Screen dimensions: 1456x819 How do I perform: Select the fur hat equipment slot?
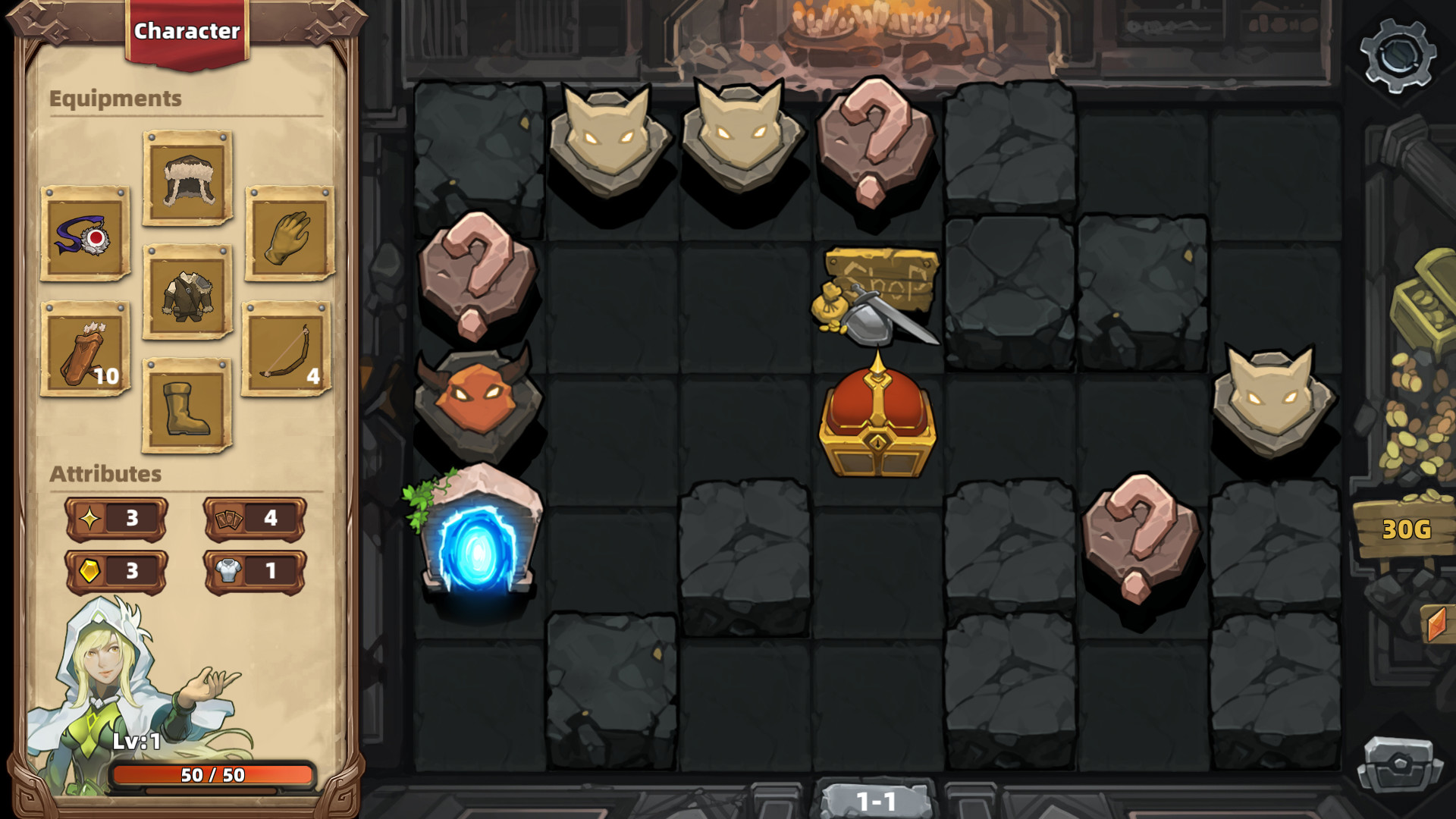tap(187, 178)
